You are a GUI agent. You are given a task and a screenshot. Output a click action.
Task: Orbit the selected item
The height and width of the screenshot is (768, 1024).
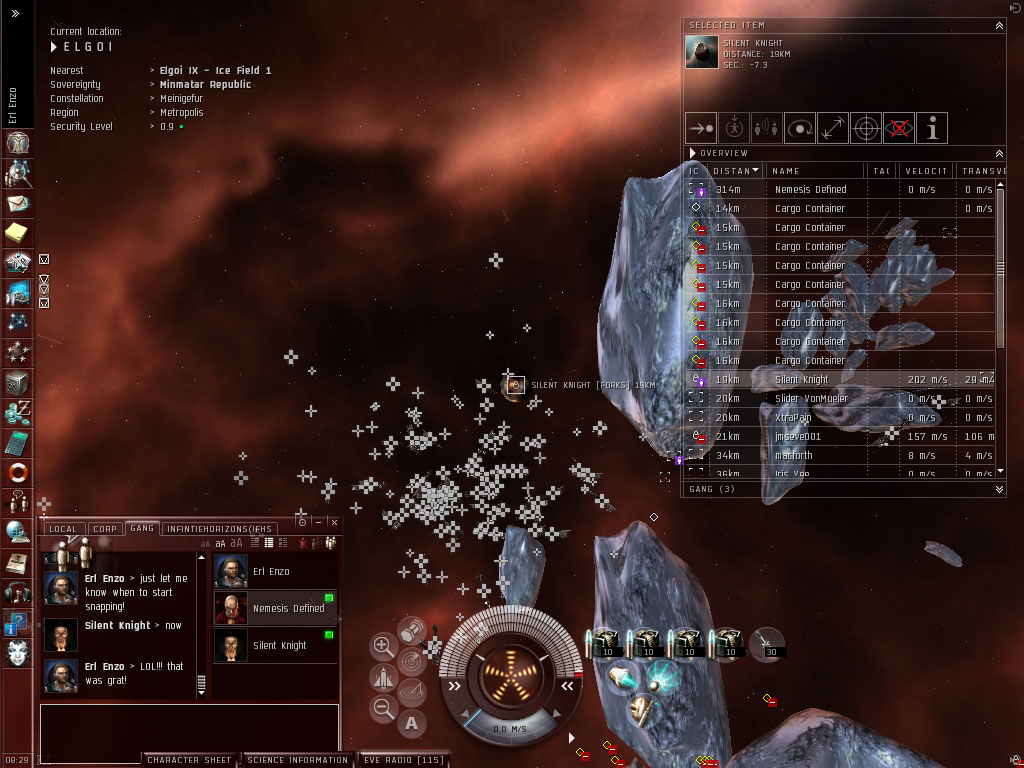point(800,128)
